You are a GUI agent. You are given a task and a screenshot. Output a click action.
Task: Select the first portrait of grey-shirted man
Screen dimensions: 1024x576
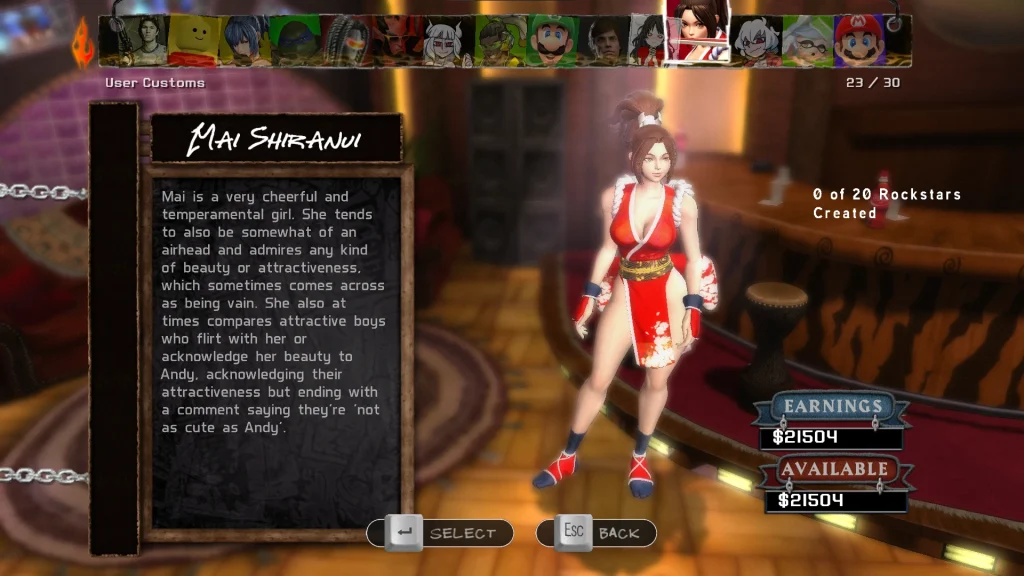tap(143, 40)
